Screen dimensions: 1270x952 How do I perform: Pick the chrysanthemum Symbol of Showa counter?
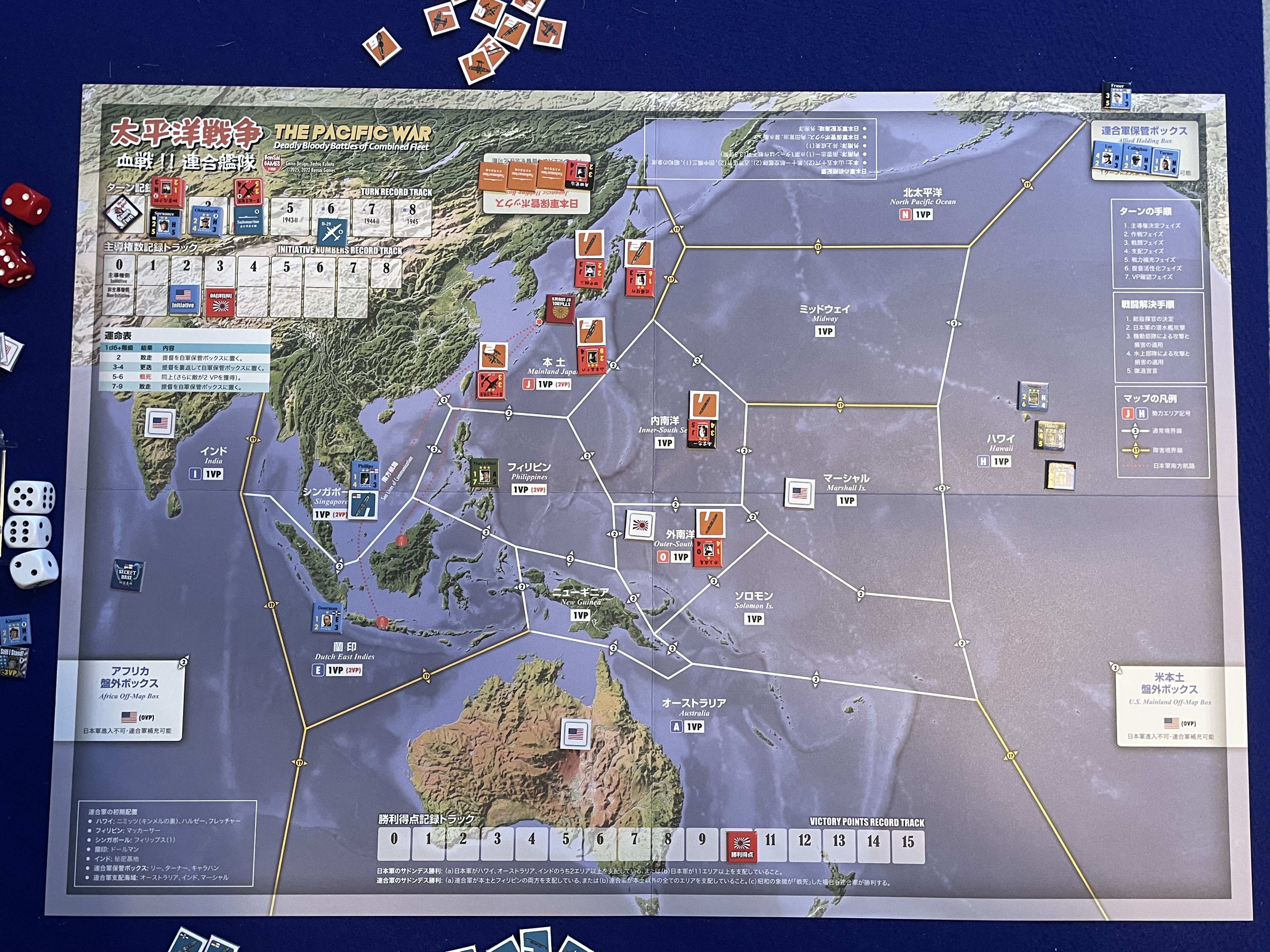[561, 309]
